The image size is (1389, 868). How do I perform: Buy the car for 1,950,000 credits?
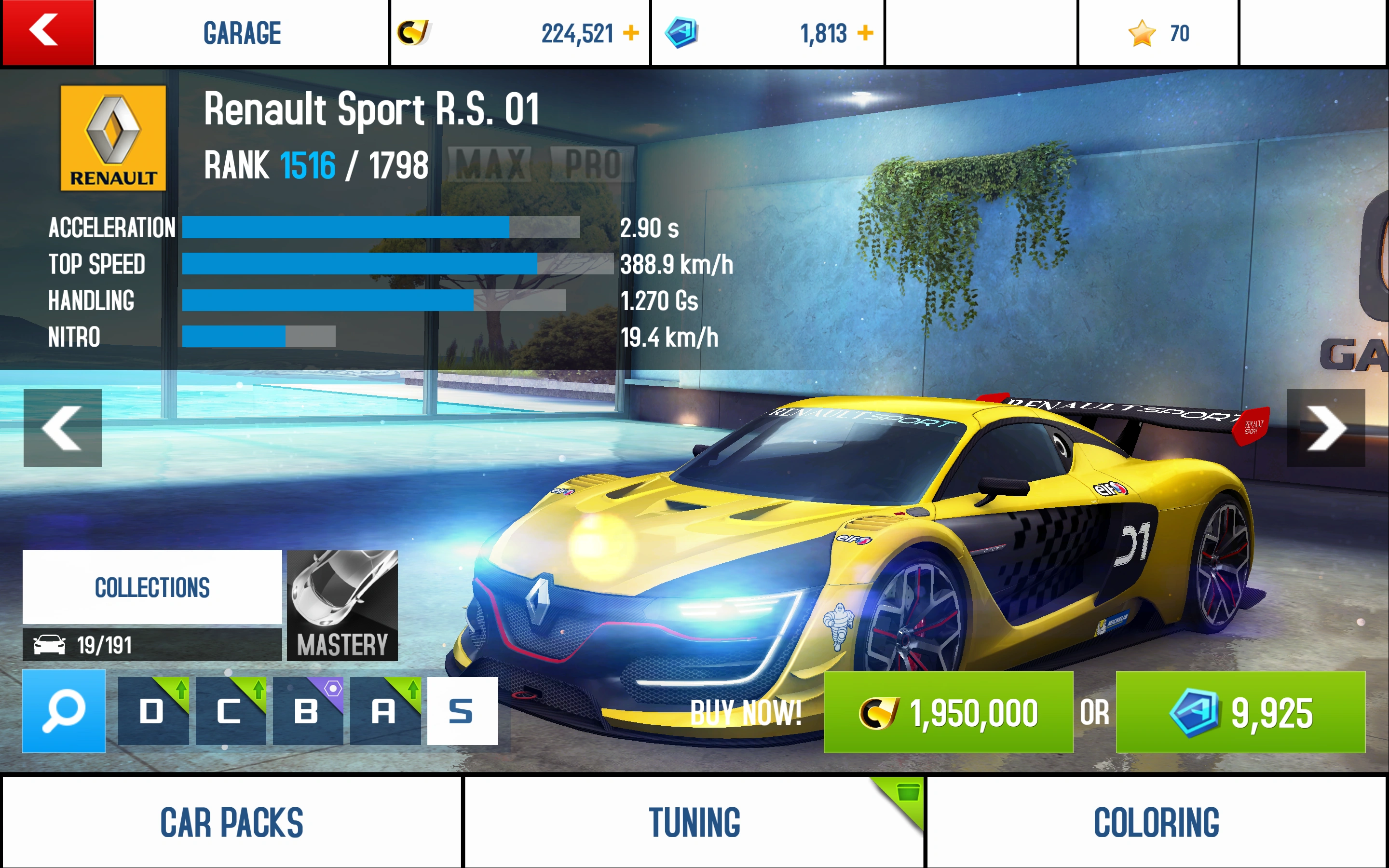click(948, 712)
